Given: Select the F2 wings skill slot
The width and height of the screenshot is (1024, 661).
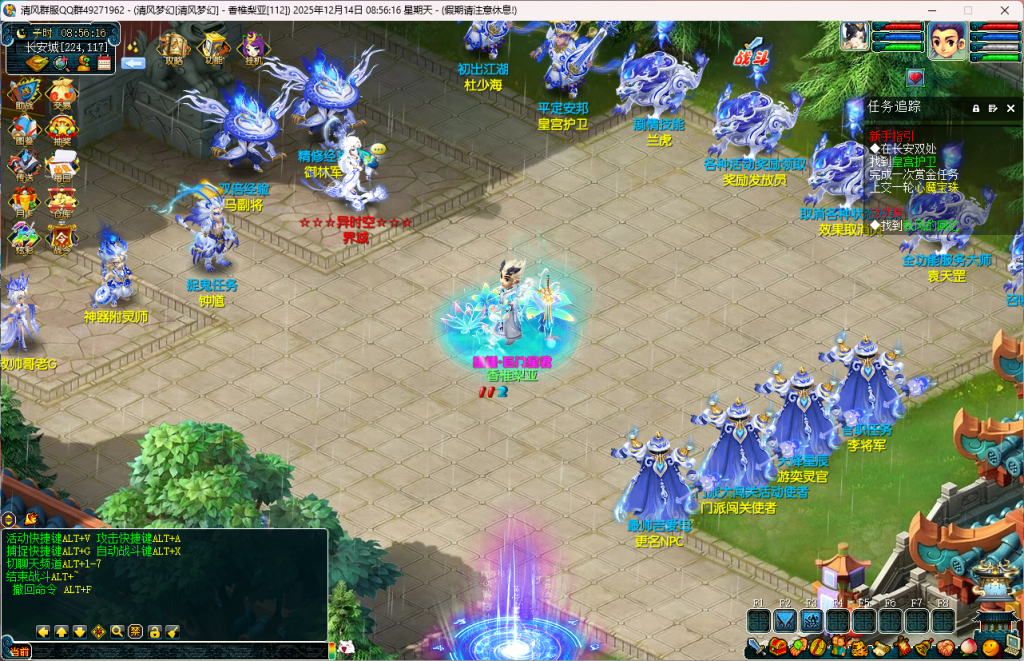Looking at the screenshot, I should tap(785, 621).
